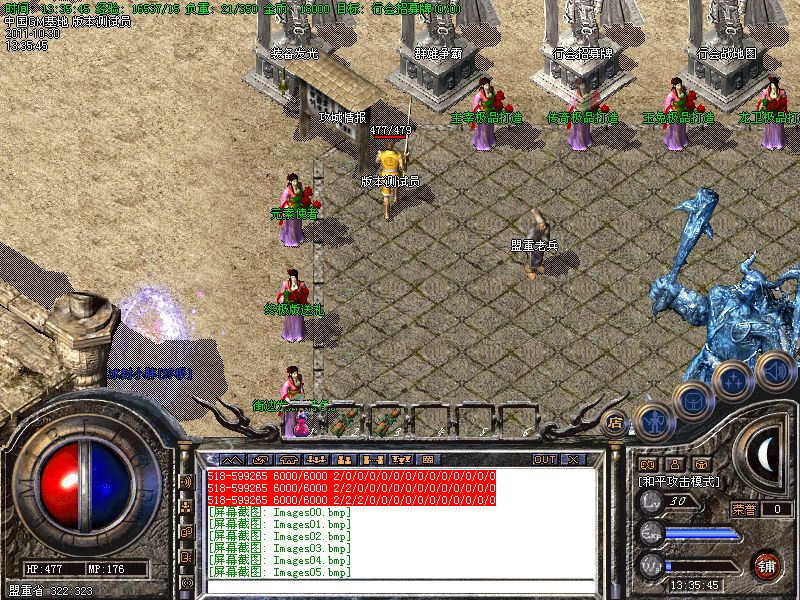Open the 店 shop button
This screenshot has width=800, height=600.
click(616, 421)
